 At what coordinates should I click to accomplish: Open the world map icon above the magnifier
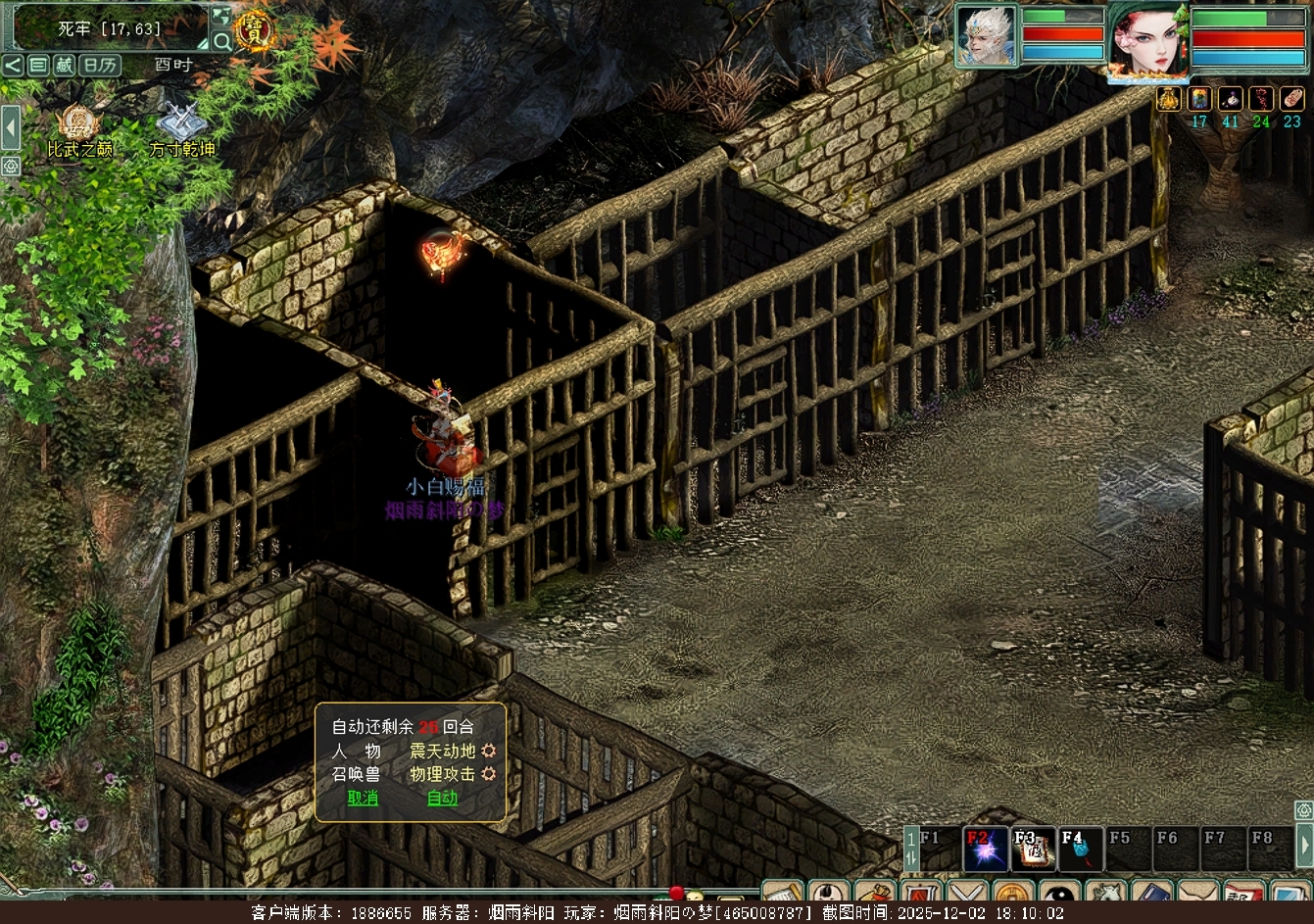(x=222, y=17)
